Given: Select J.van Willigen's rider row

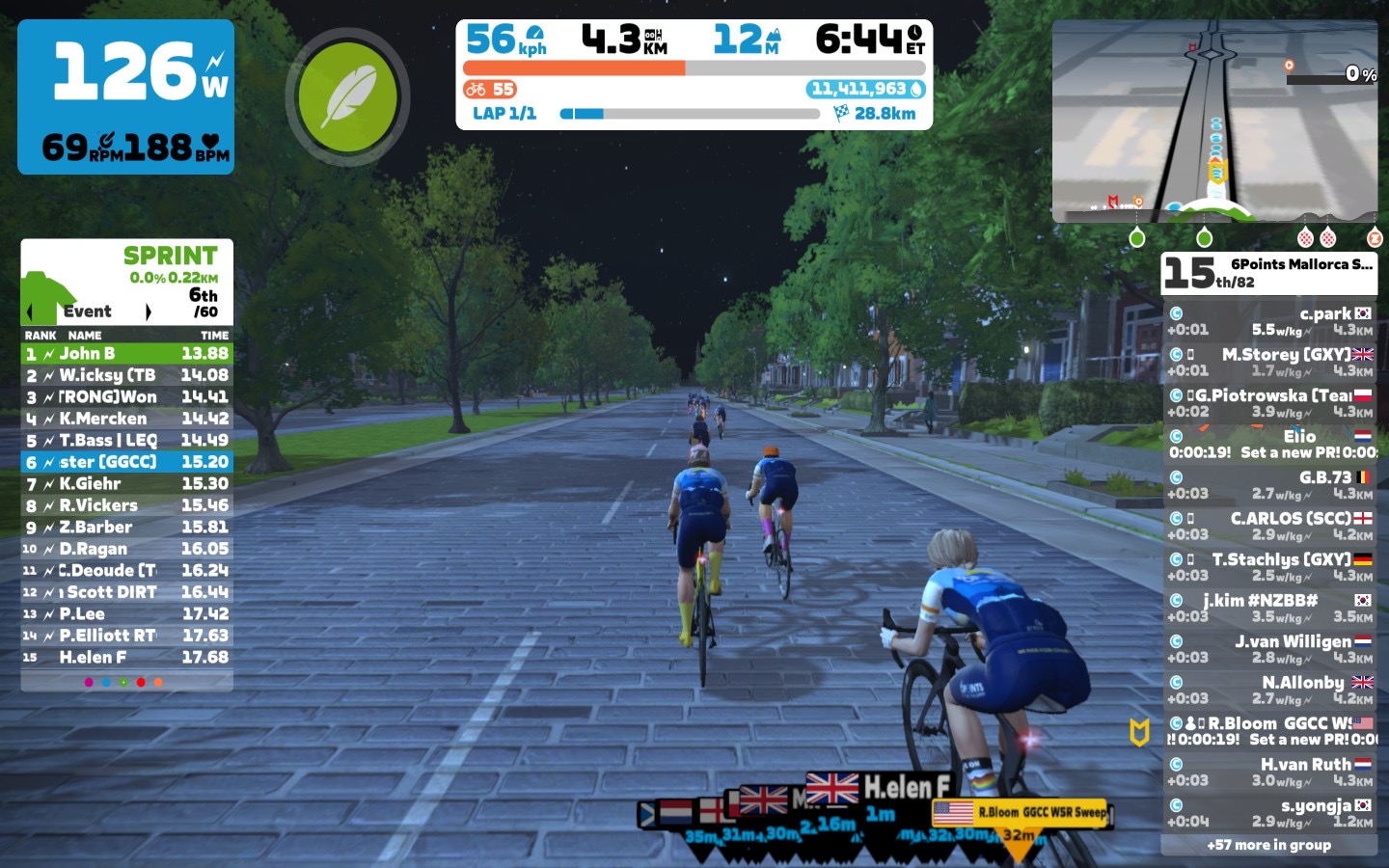Looking at the screenshot, I should click(x=1269, y=649).
